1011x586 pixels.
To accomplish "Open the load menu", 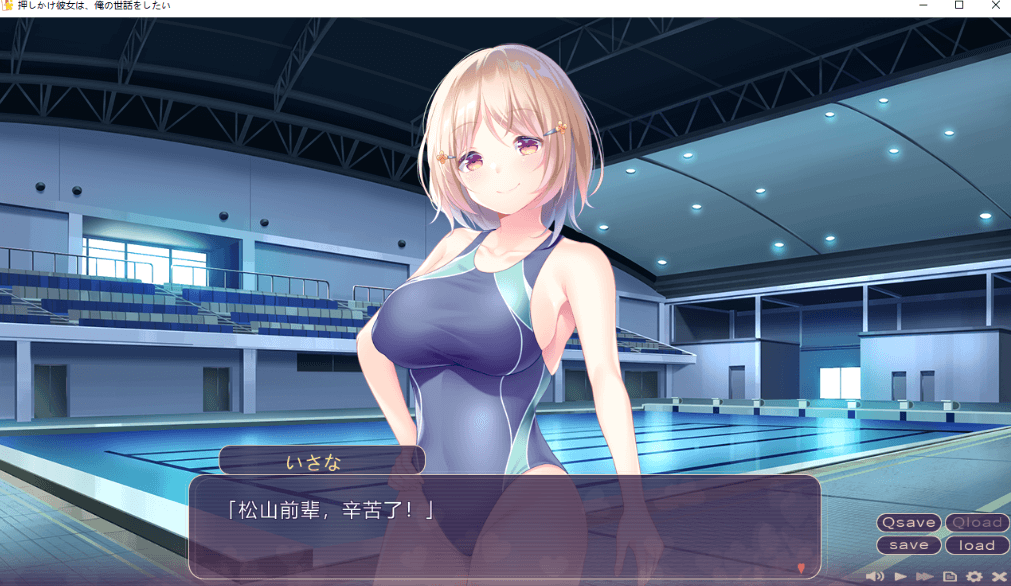I will 977,545.
